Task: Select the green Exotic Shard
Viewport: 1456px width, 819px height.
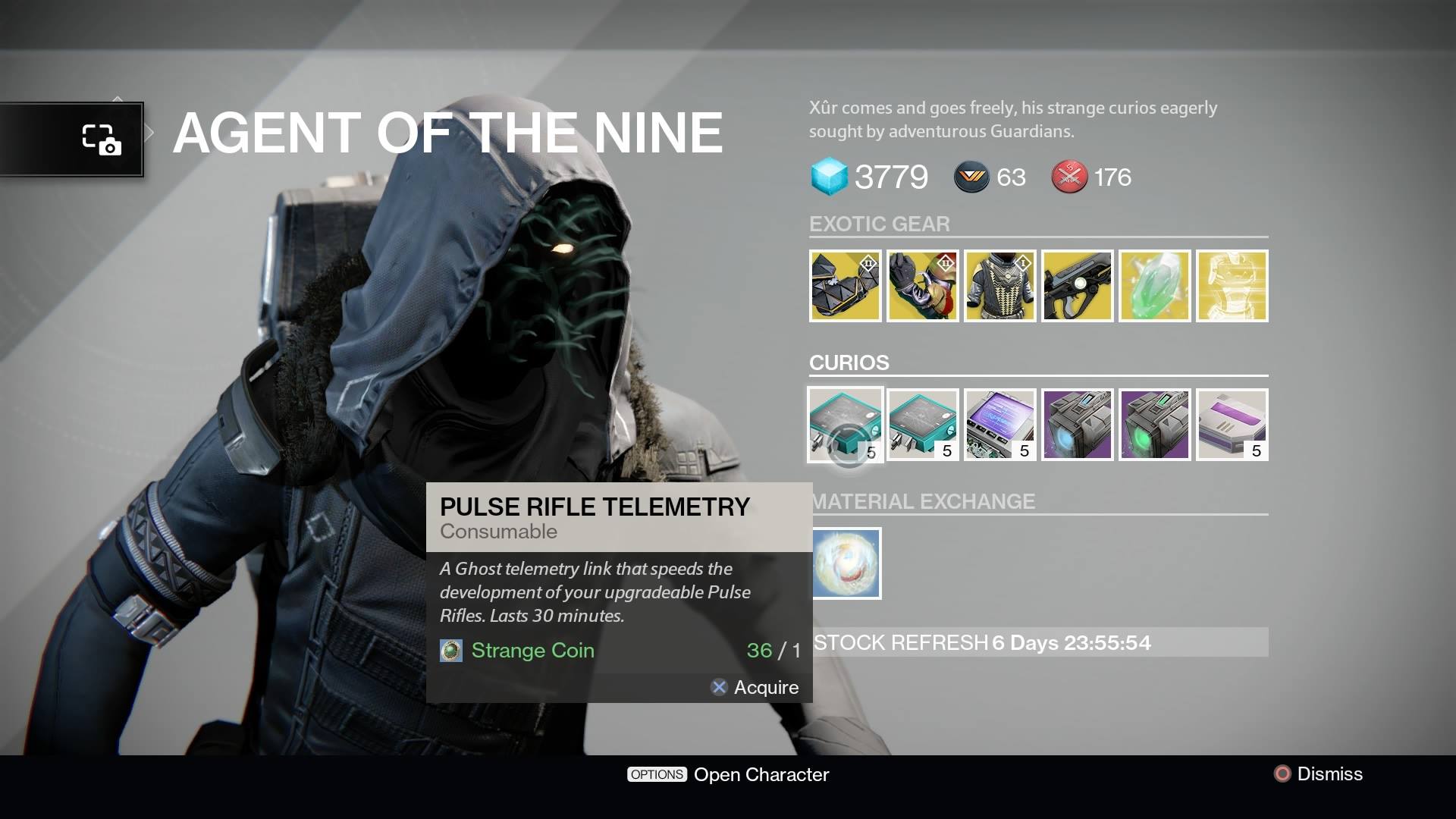Action: coord(1154,286)
